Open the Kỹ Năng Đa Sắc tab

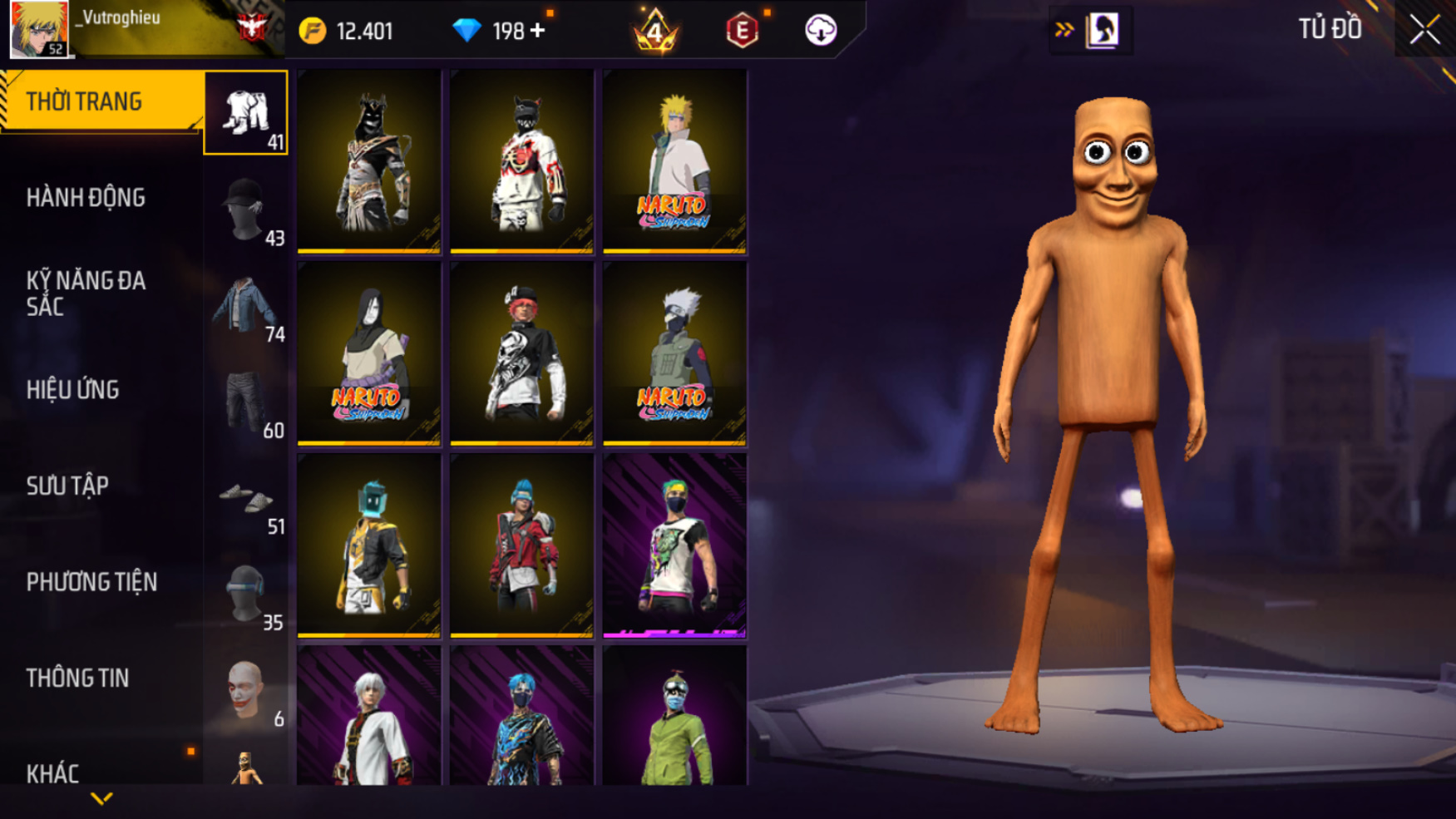[x=86, y=294]
